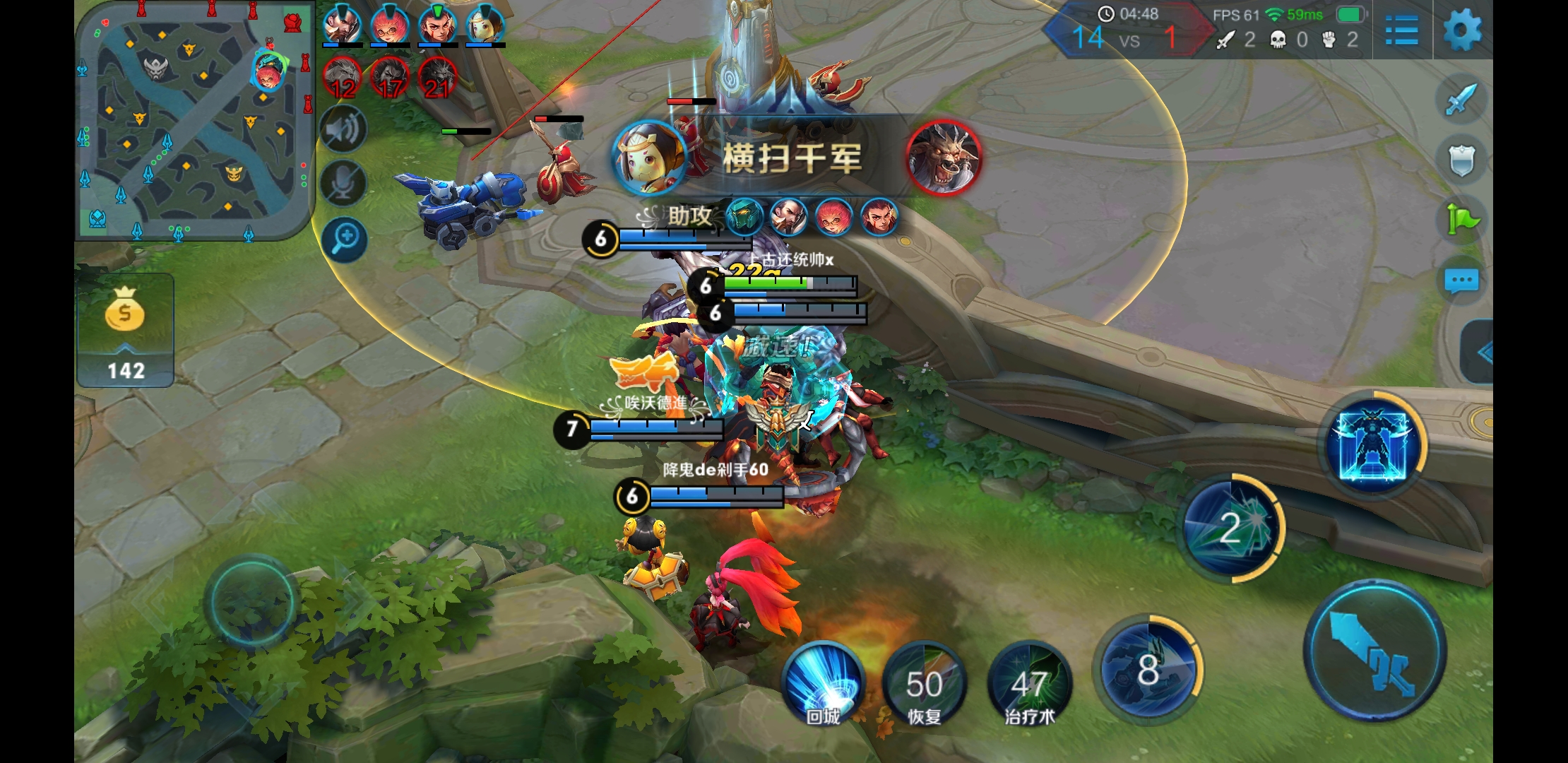
Task: Select the first teammate portrait
Action: coord(342,25)
